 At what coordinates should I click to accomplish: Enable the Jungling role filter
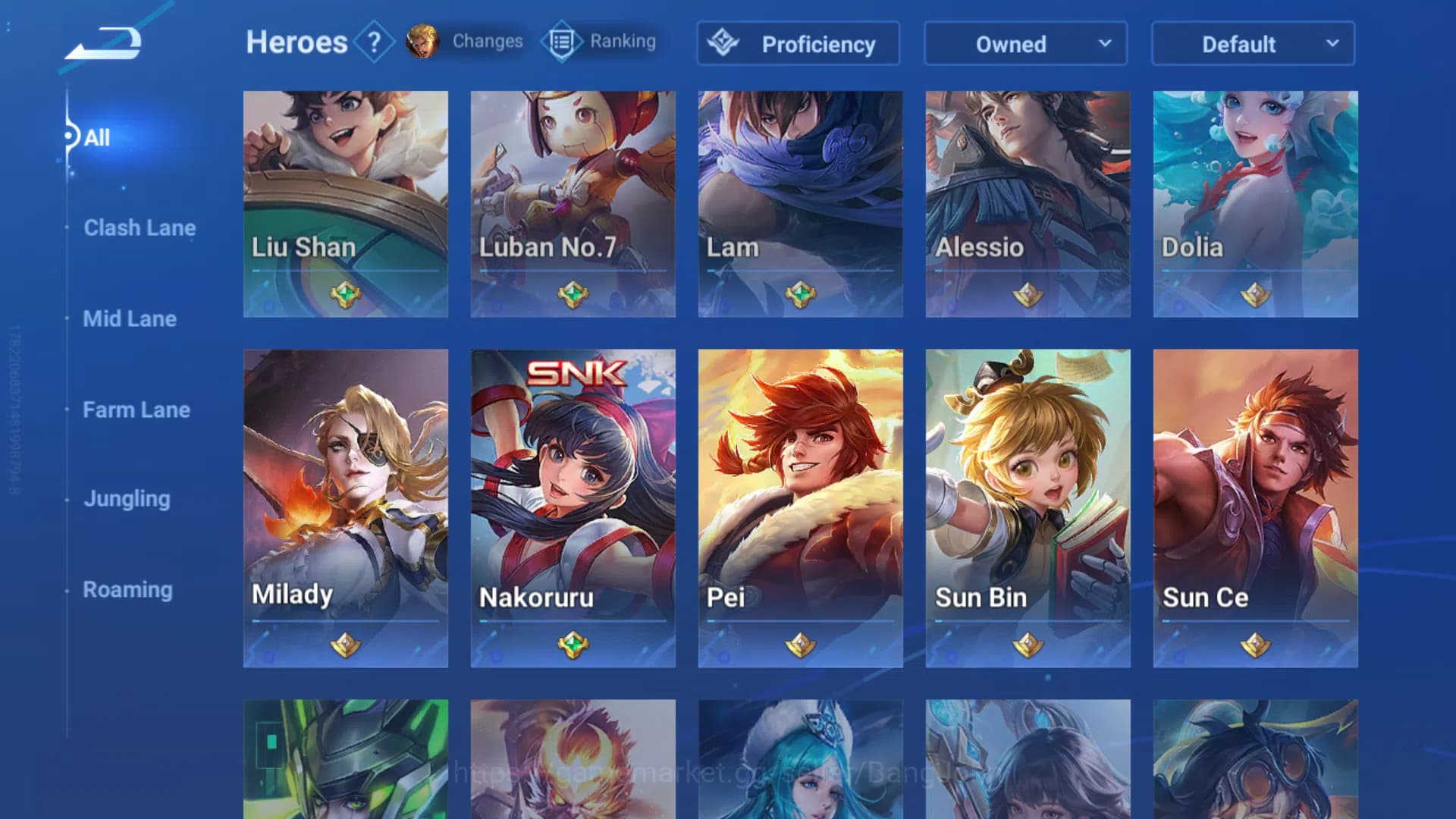point(127,499)
